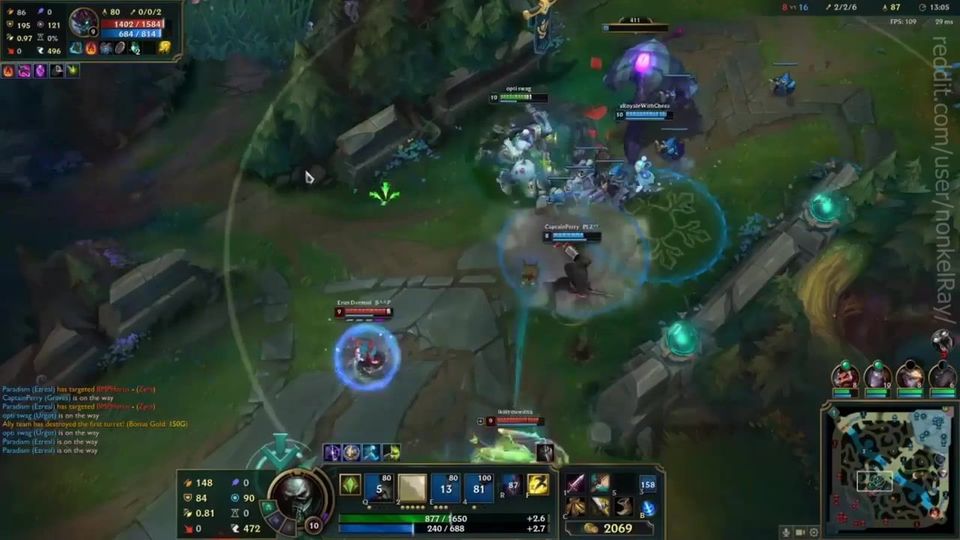Click the targeted champion's portrait in the top-left frame

point(83,21)
